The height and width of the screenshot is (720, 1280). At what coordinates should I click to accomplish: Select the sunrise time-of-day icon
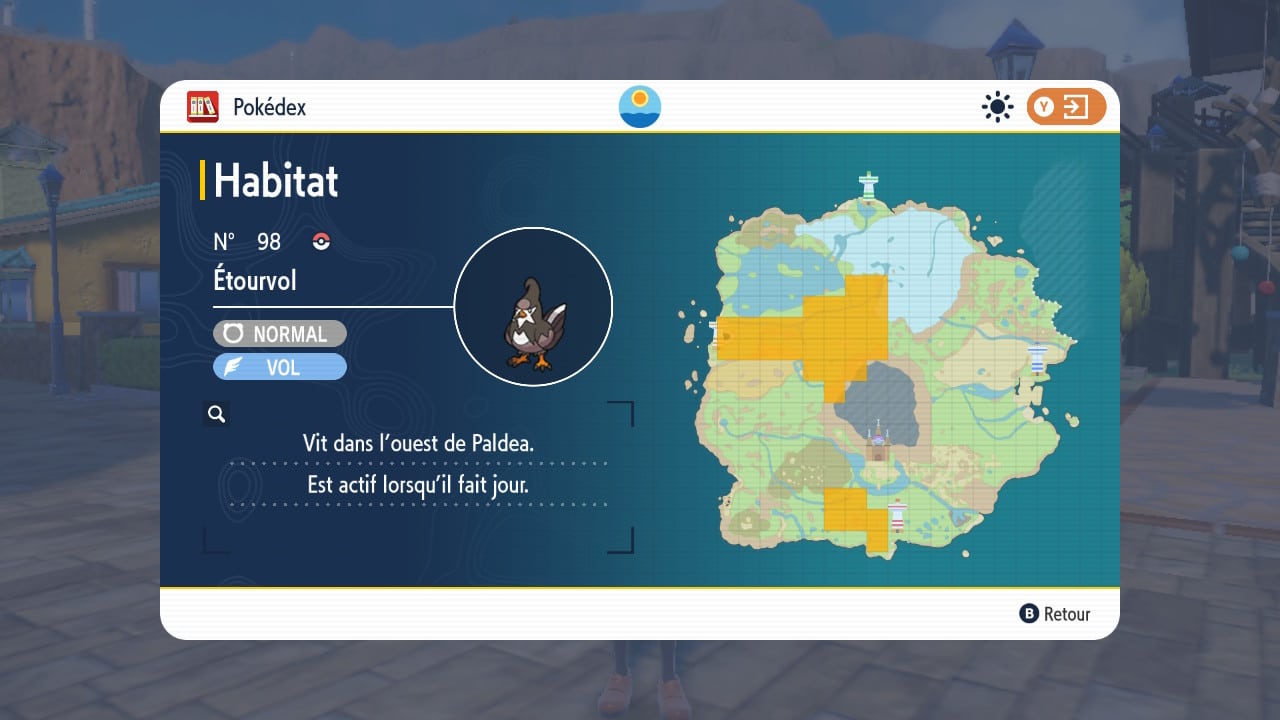coord(640,107)
